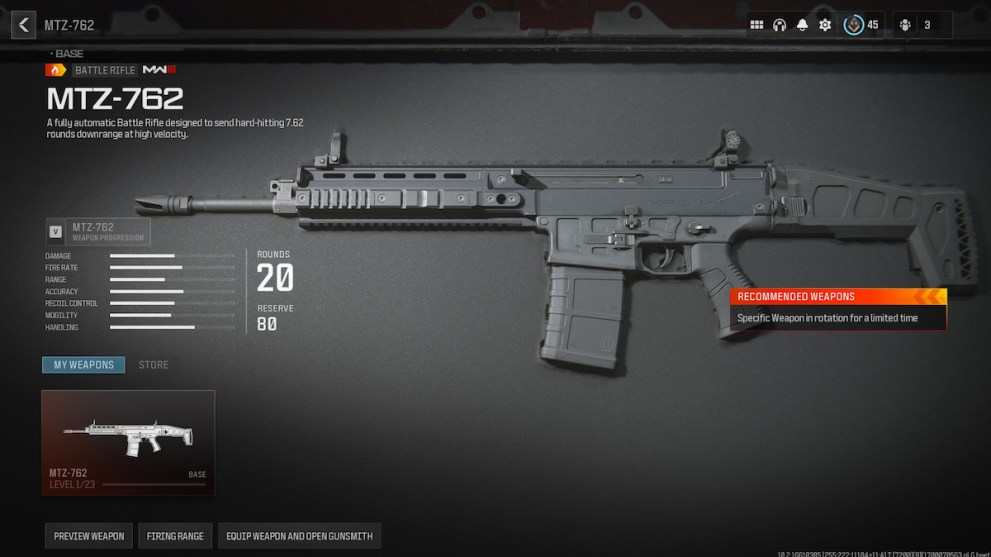Switch to the Store tab
991x557 pixels.
pyautogui.click(x=153, y=365)
